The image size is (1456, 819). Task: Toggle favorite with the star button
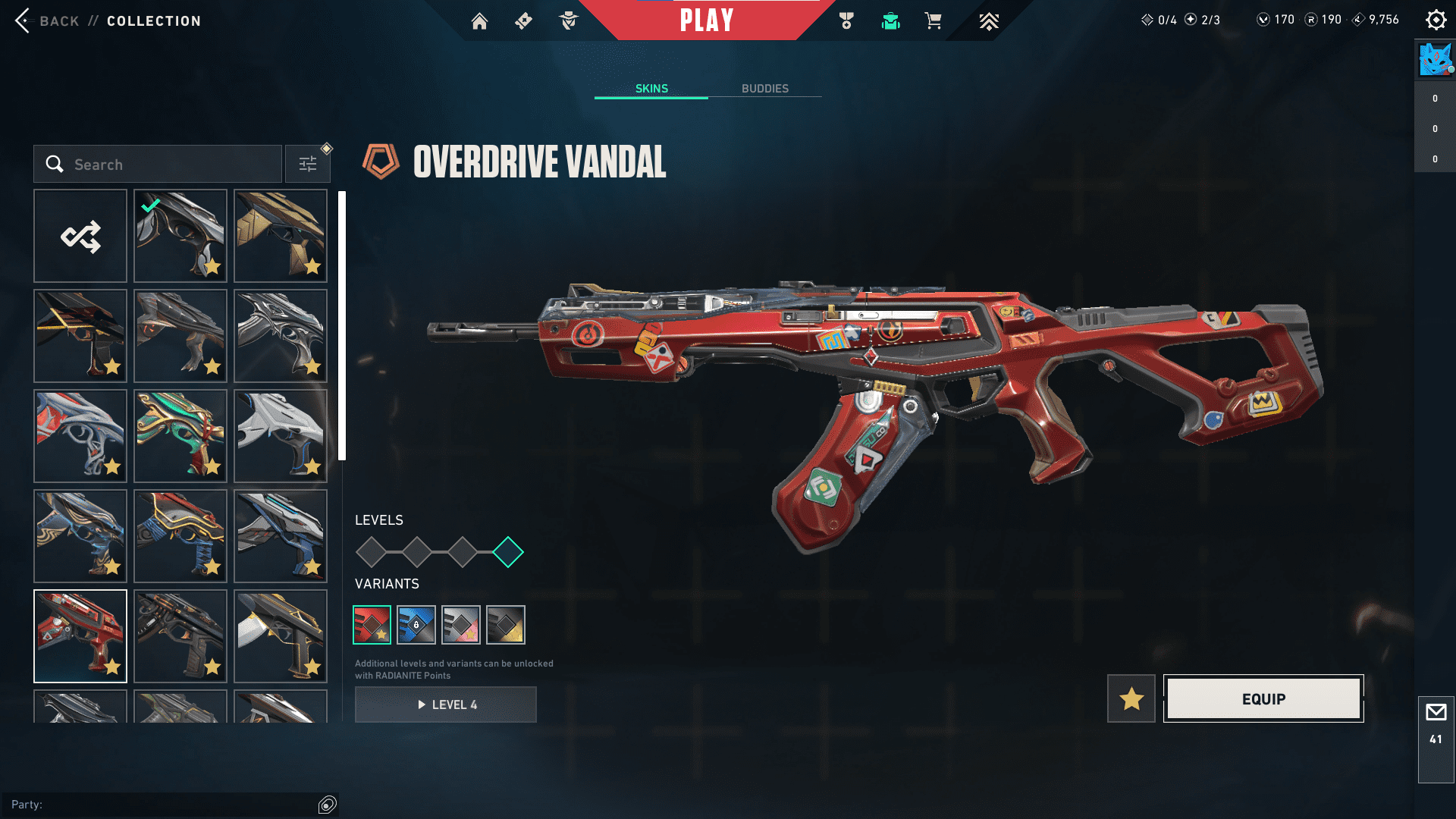click(1131, 698)
